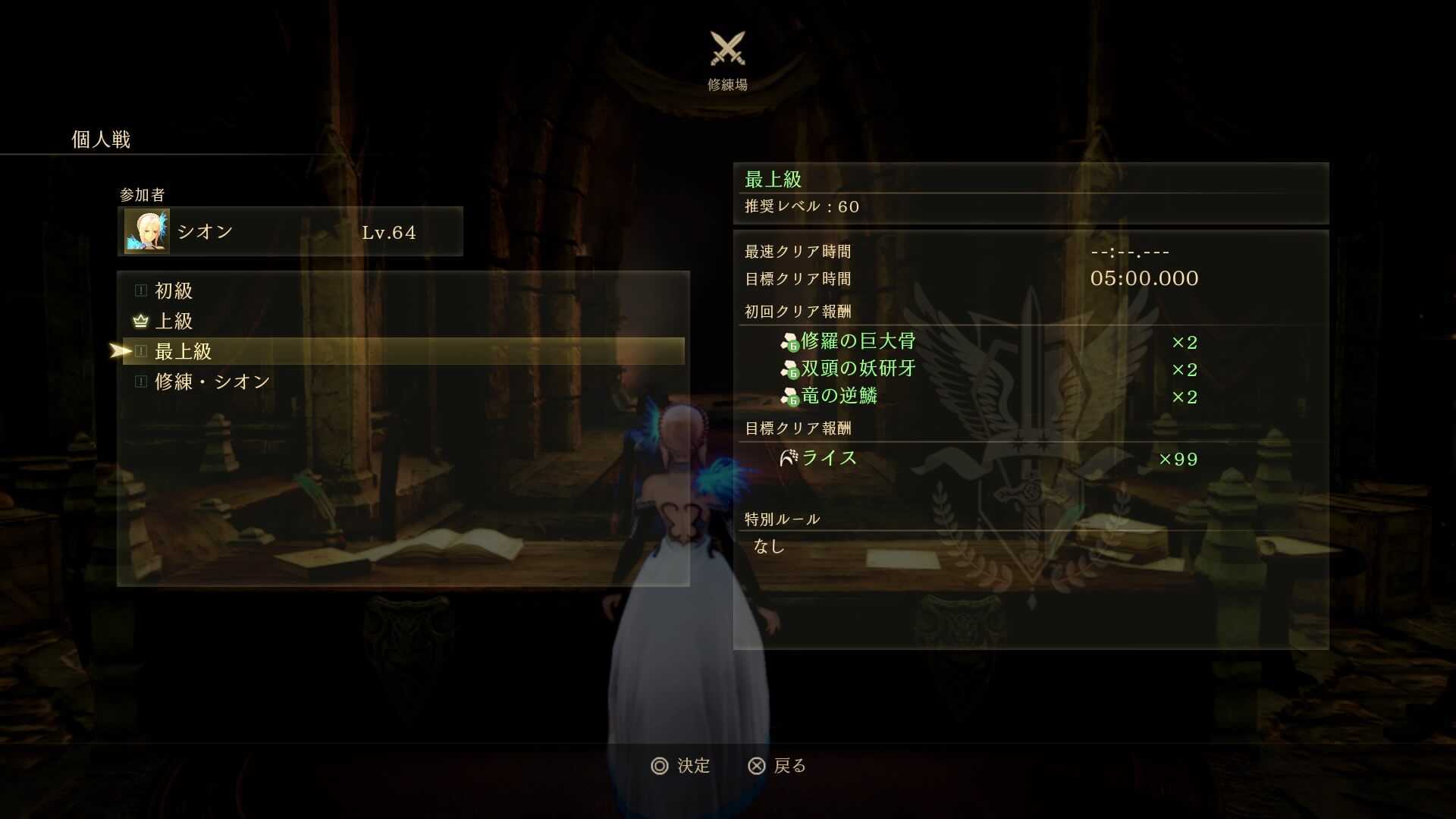Click the arrow marker beside 最上級

121,351
